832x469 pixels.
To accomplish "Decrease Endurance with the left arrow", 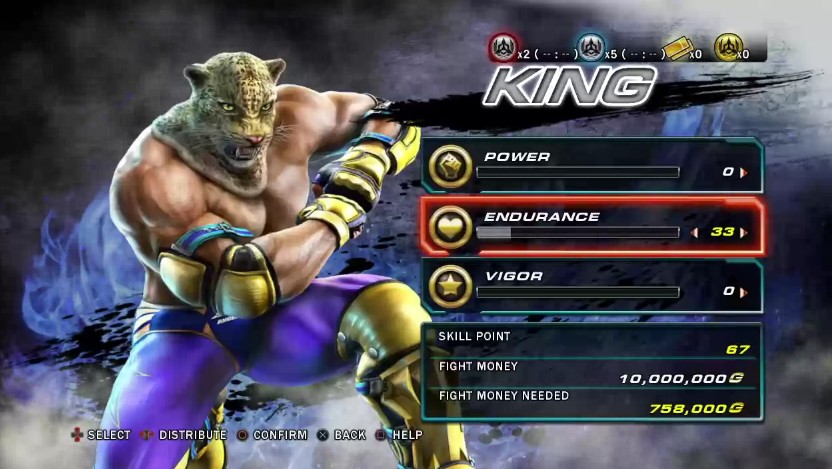I will (695, 232).
